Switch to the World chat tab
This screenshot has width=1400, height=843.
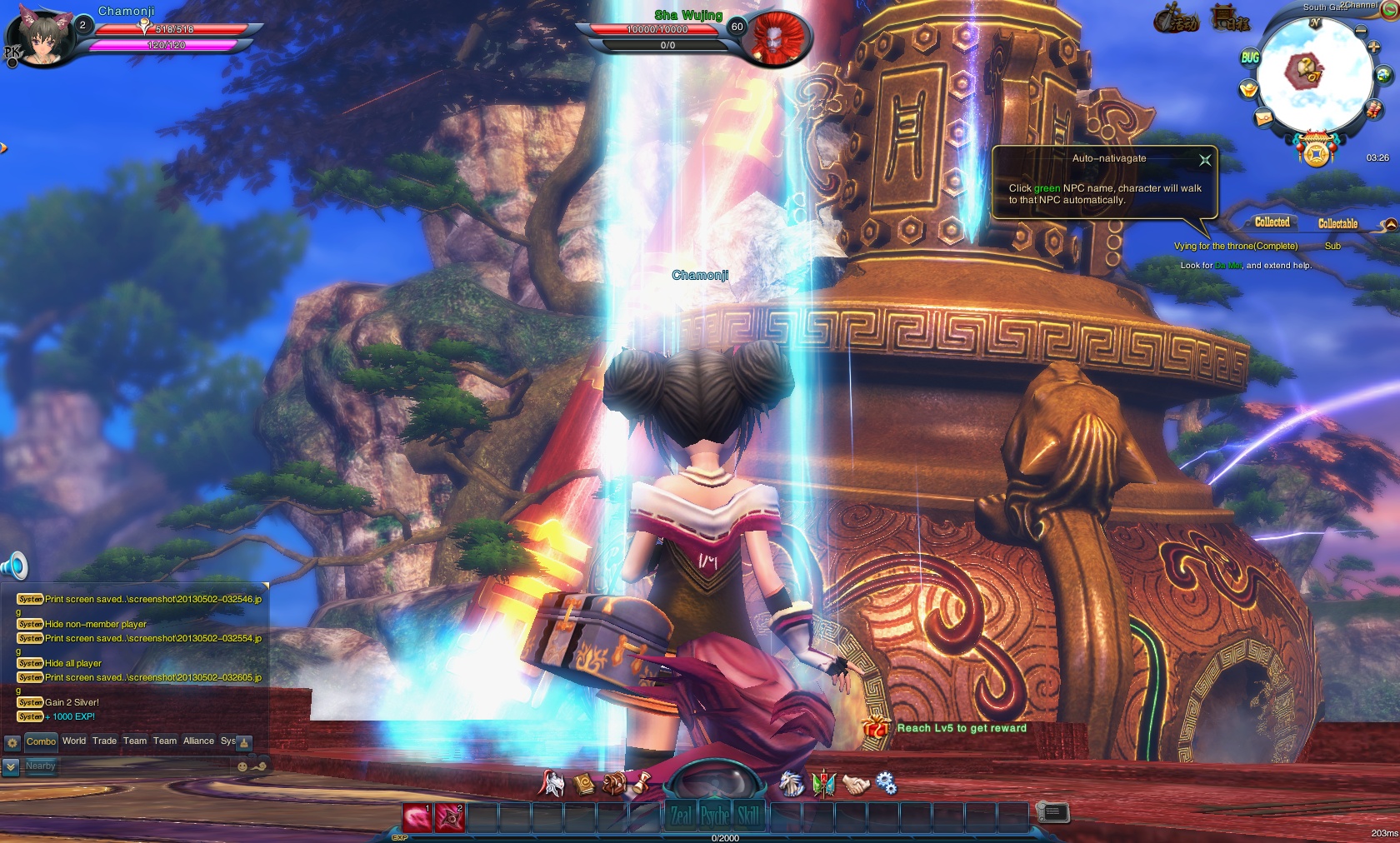click(74, 741)
